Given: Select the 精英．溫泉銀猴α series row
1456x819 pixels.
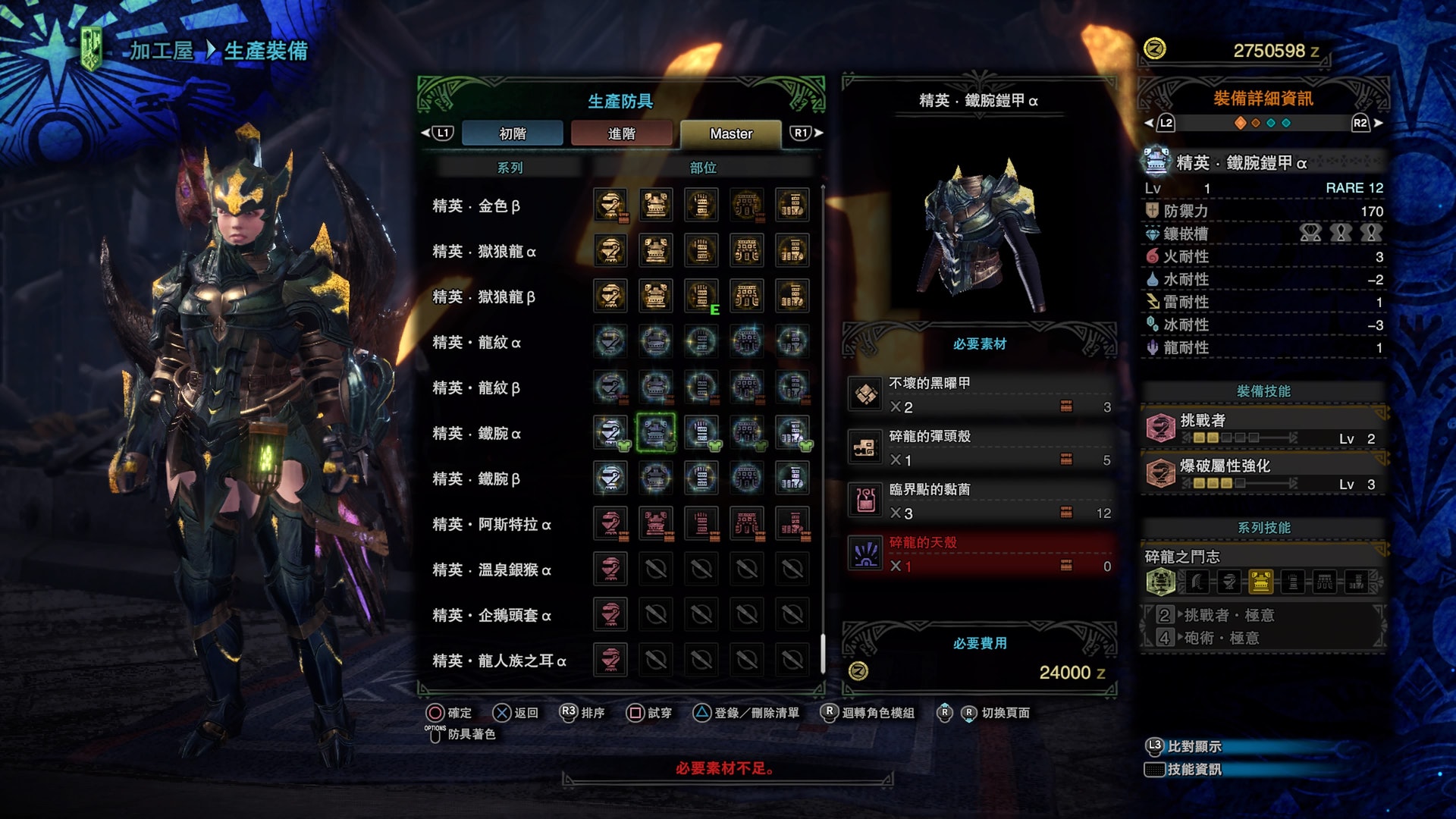Looking at the screenshot, I should (x=491, y=570).
